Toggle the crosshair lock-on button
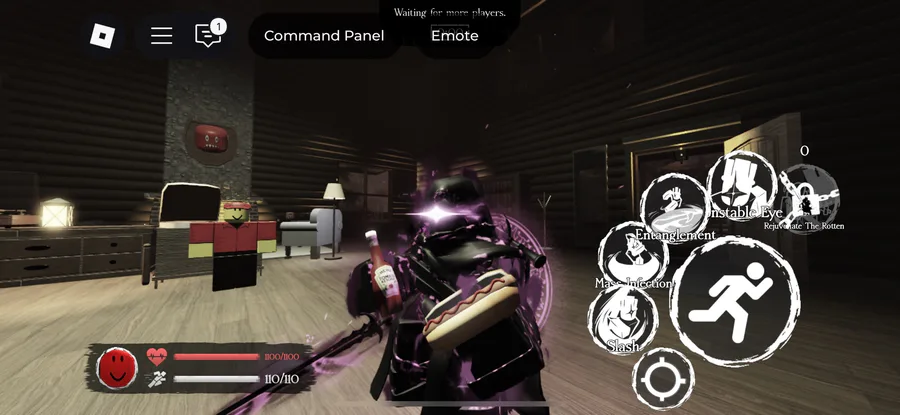 click(x=663, y=379)
